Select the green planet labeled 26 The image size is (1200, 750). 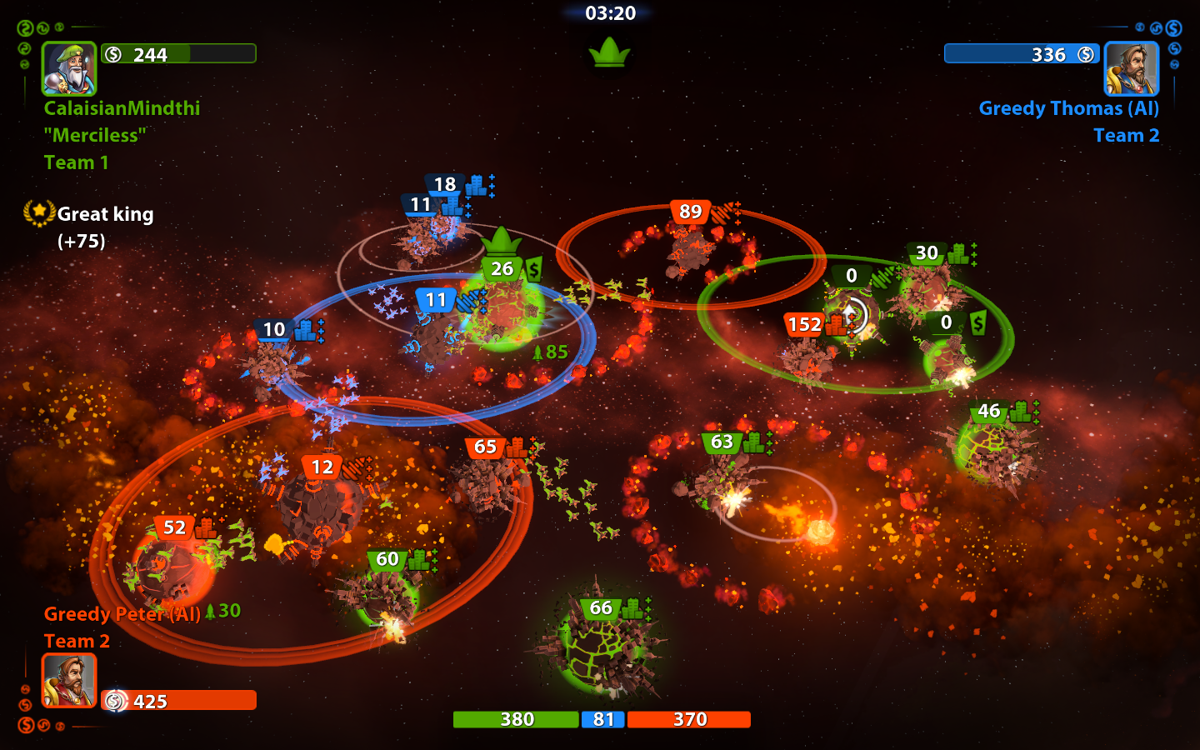tap(503, 312)
